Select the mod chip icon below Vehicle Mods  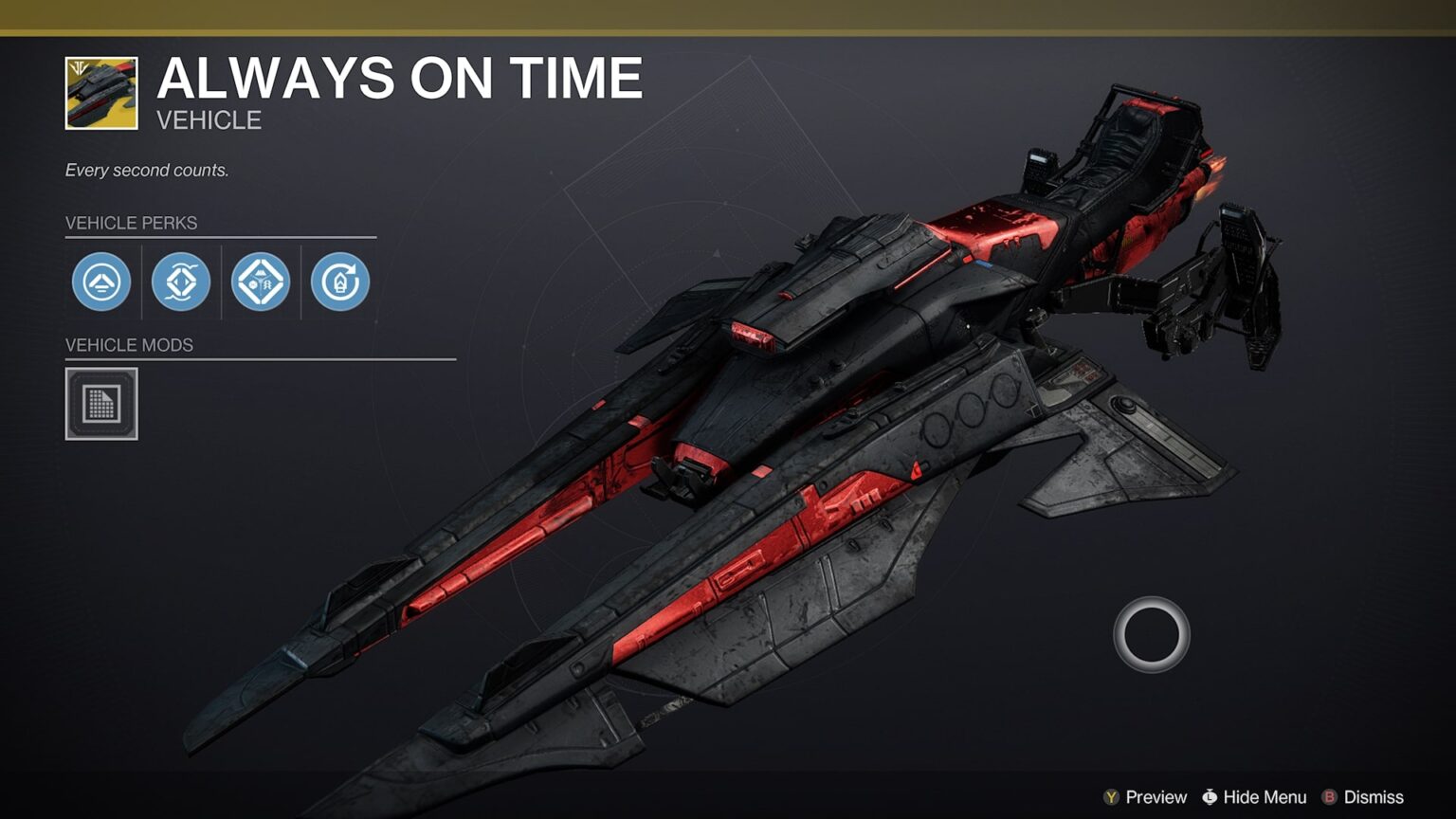(100, 403)
